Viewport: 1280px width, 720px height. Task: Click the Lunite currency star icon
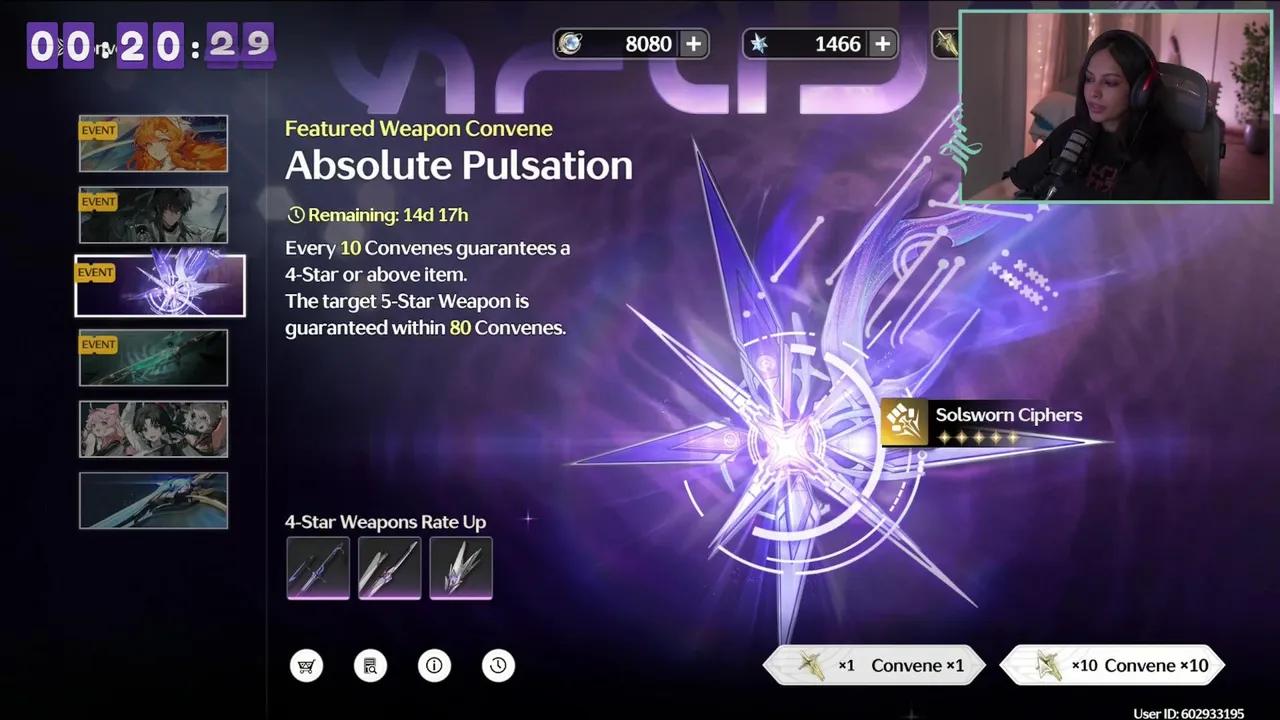tap(762, 43)
